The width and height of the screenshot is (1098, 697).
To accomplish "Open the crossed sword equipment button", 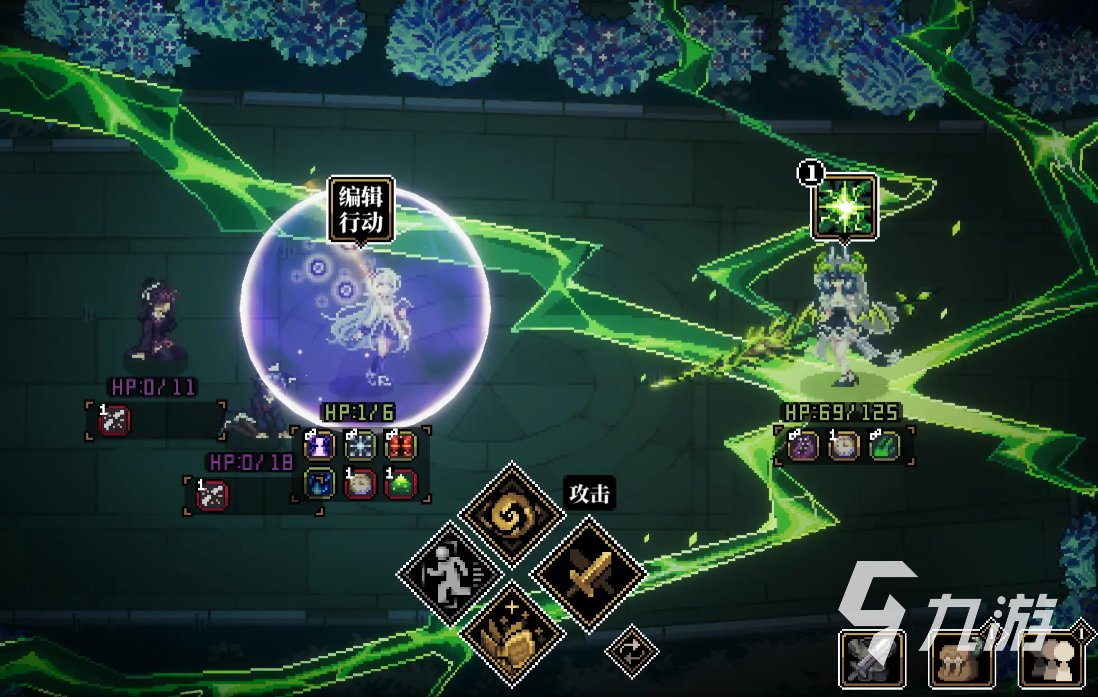I will tap(872, 659).
